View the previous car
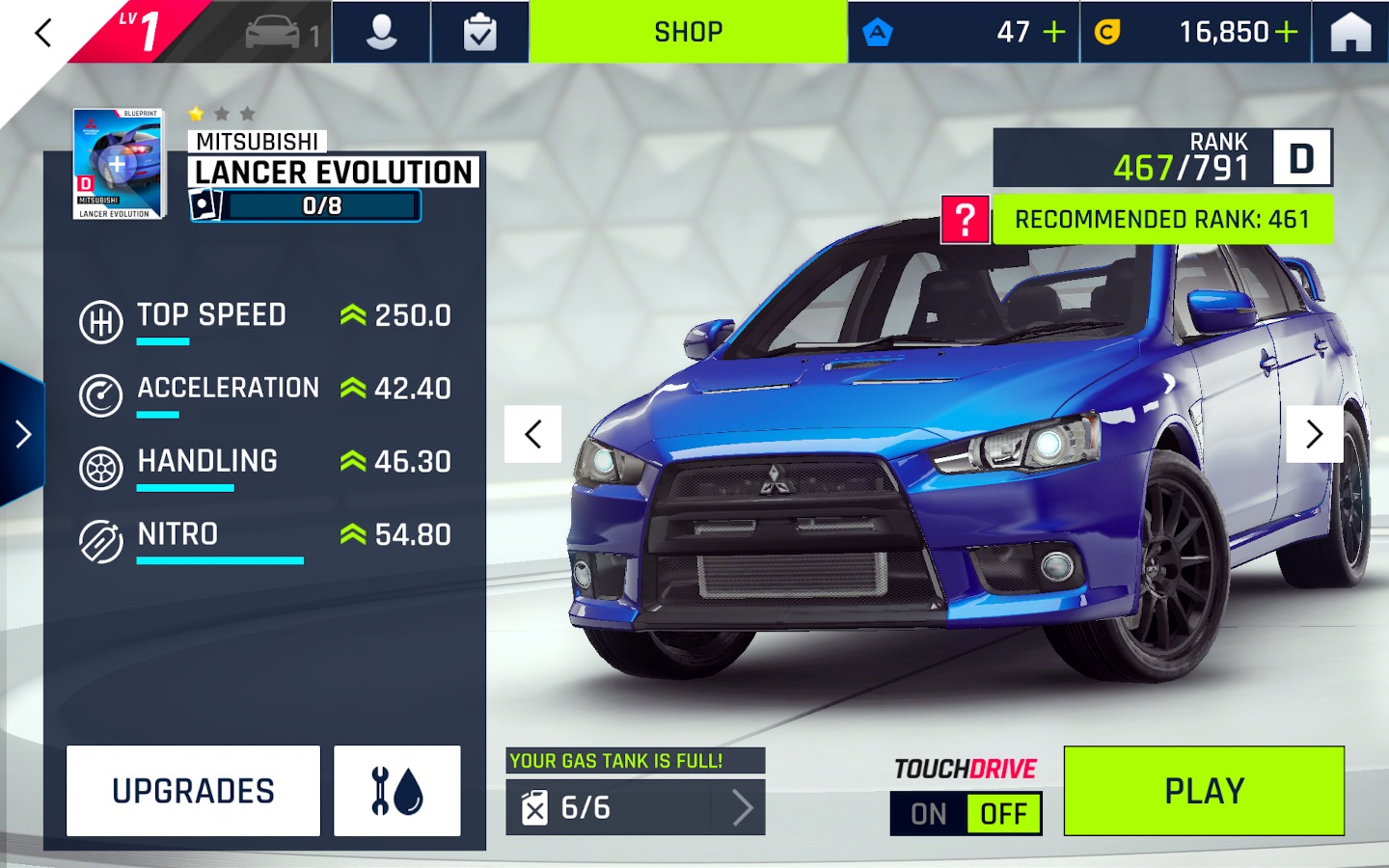Screen dimensions: 1389x868 [533, 434]
